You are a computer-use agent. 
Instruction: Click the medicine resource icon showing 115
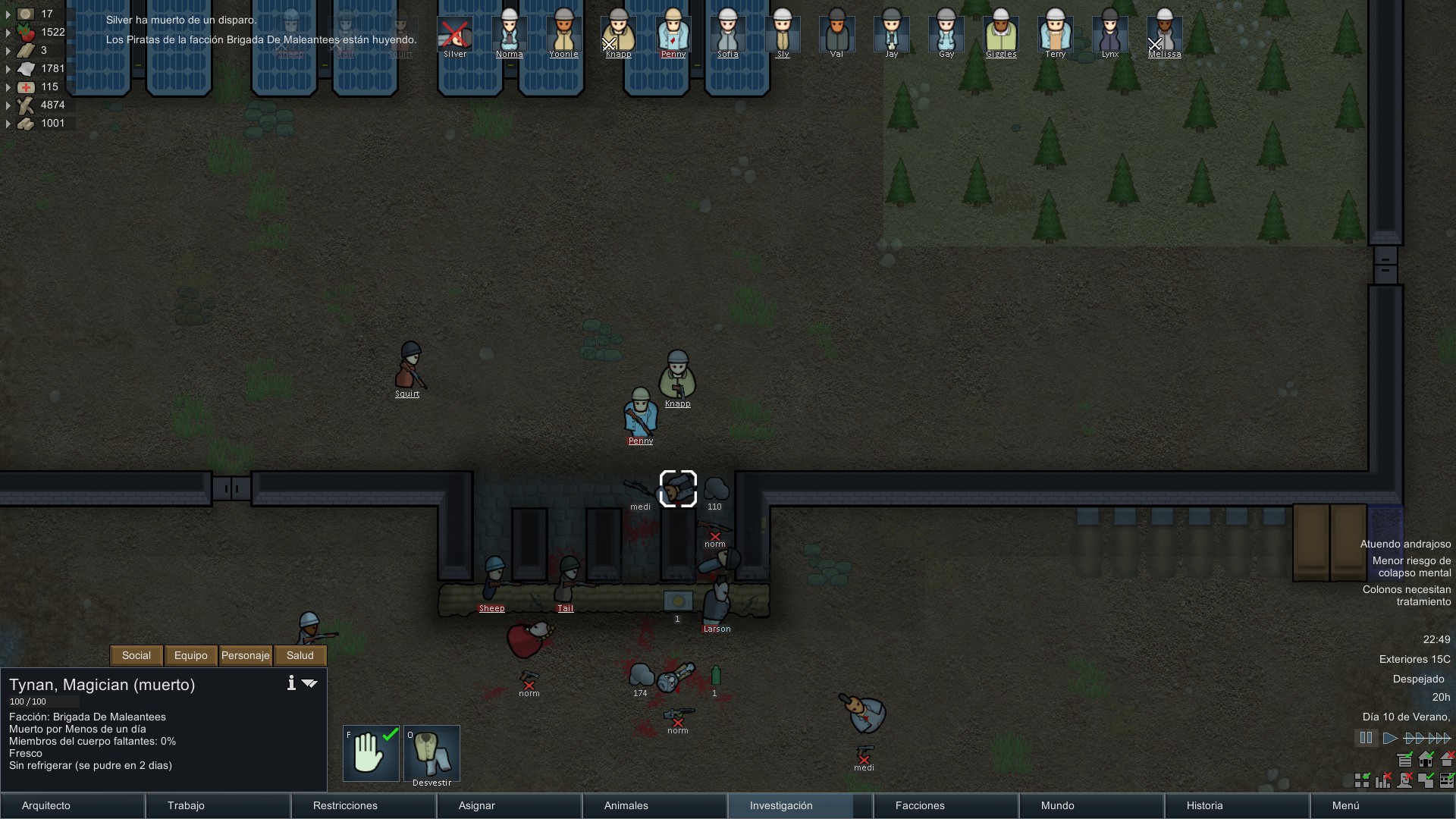tap(25, 86)
